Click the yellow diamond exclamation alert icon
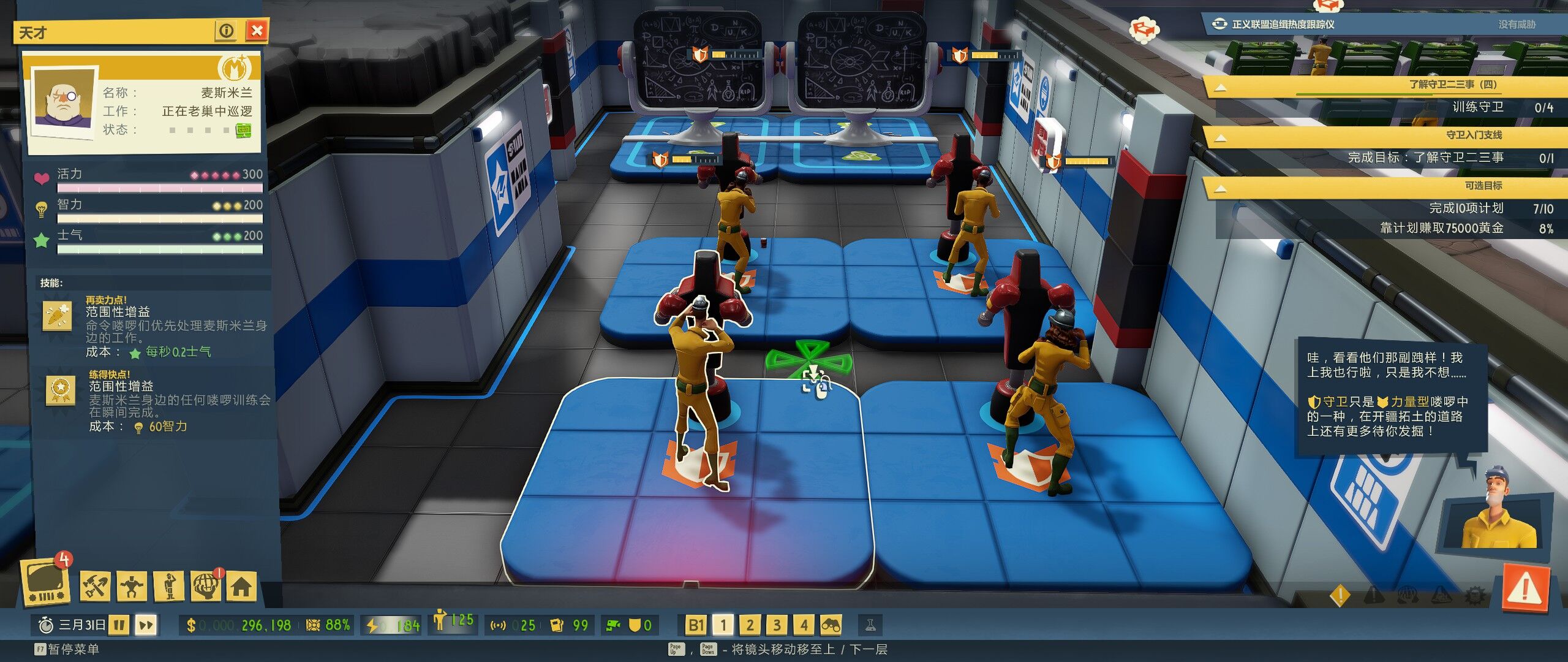The image size is (1568, 662). tap(1340, 595)
